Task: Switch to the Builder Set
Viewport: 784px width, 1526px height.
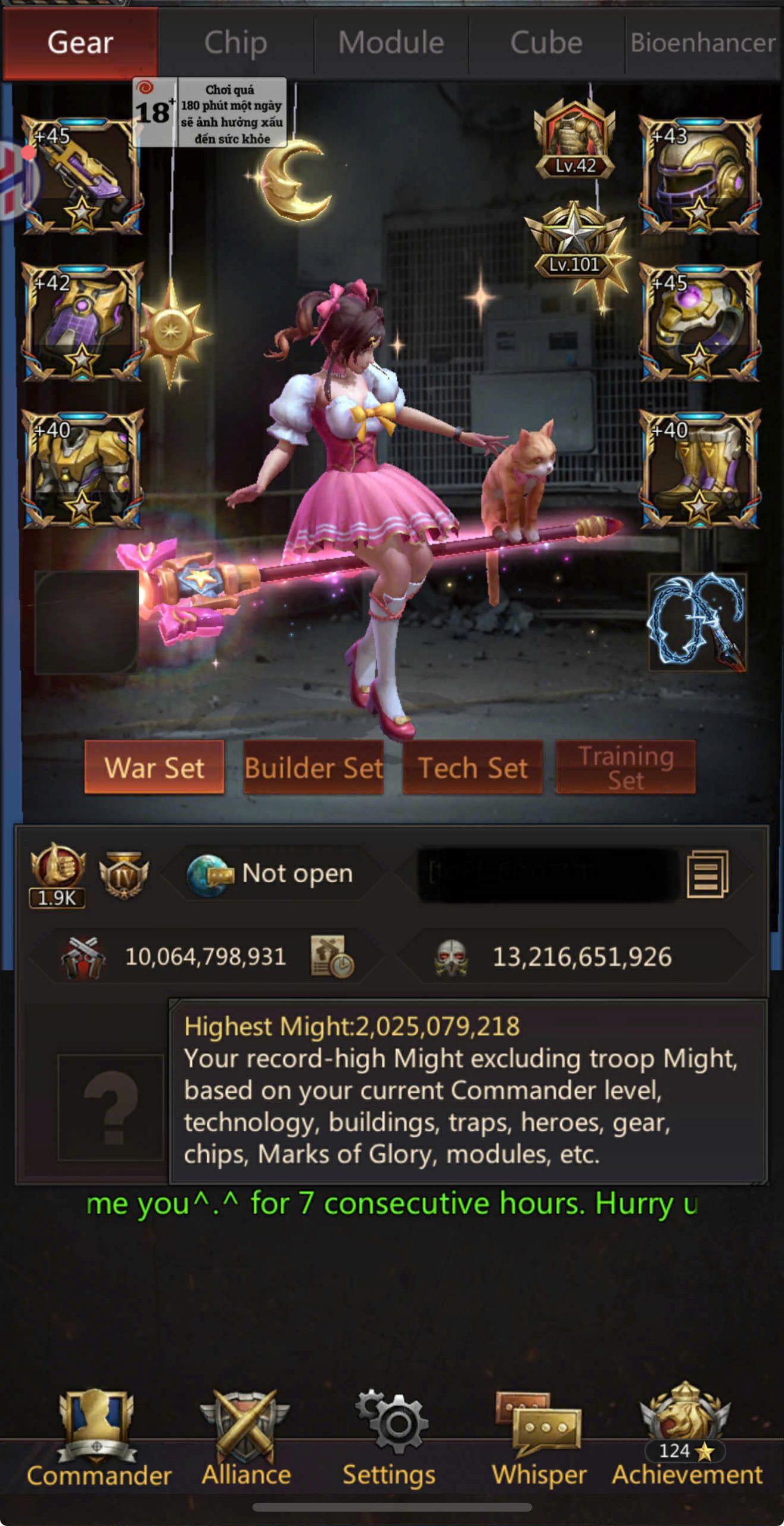Action: click(x=313, y=767)
